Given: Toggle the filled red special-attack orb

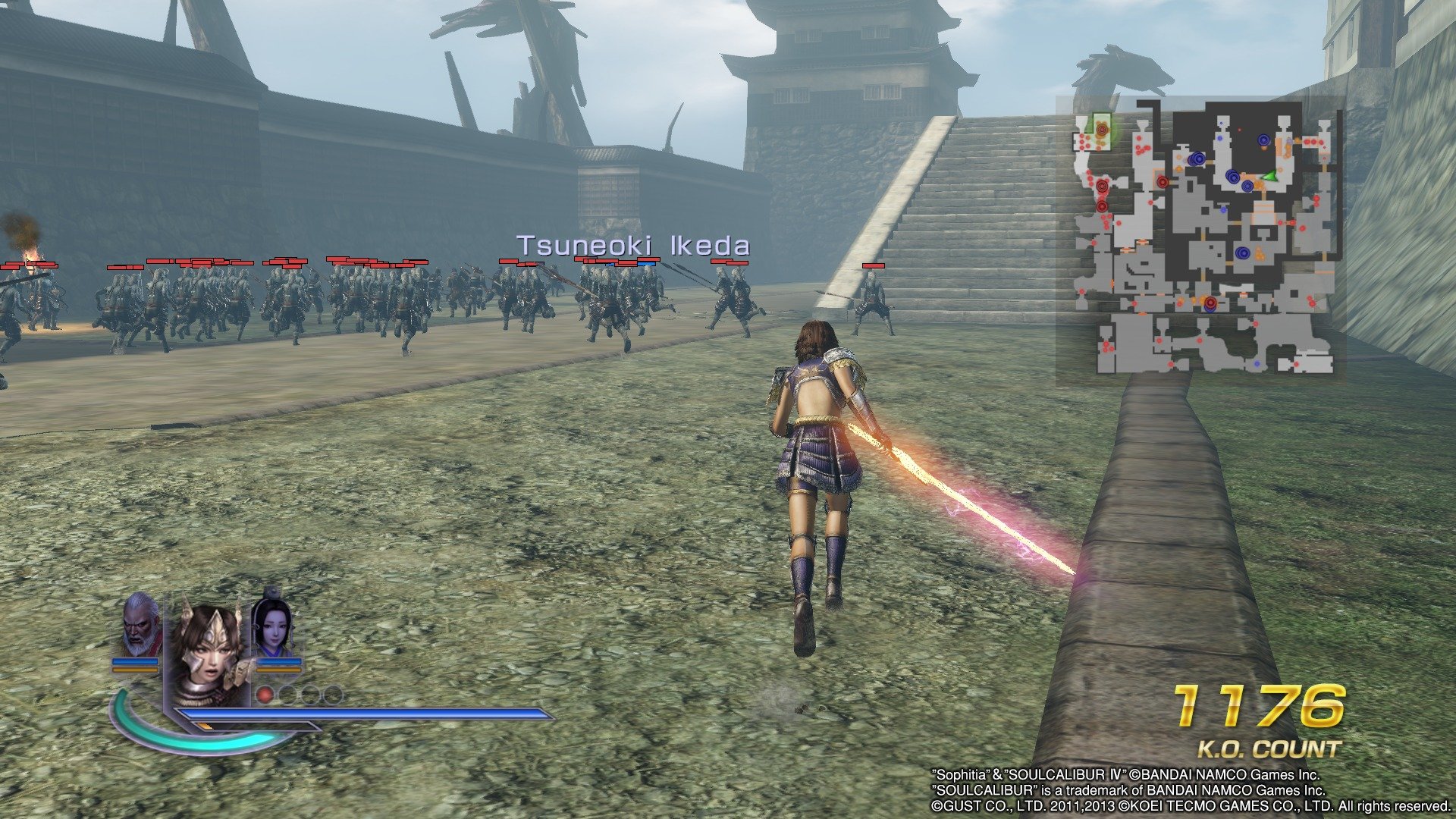Looking at the screenshot, I should coord(265,695).
